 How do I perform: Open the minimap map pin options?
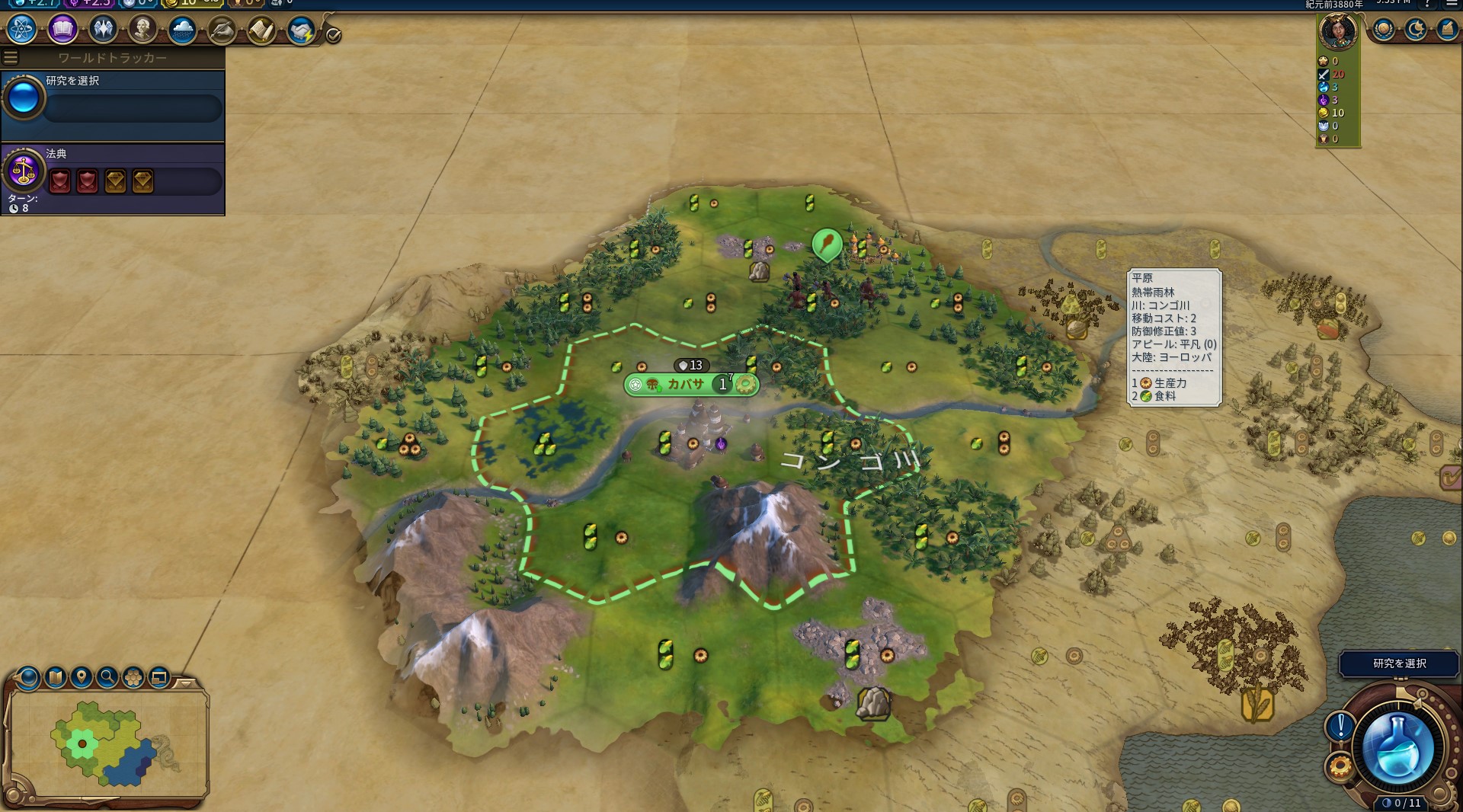click(82, 676)
